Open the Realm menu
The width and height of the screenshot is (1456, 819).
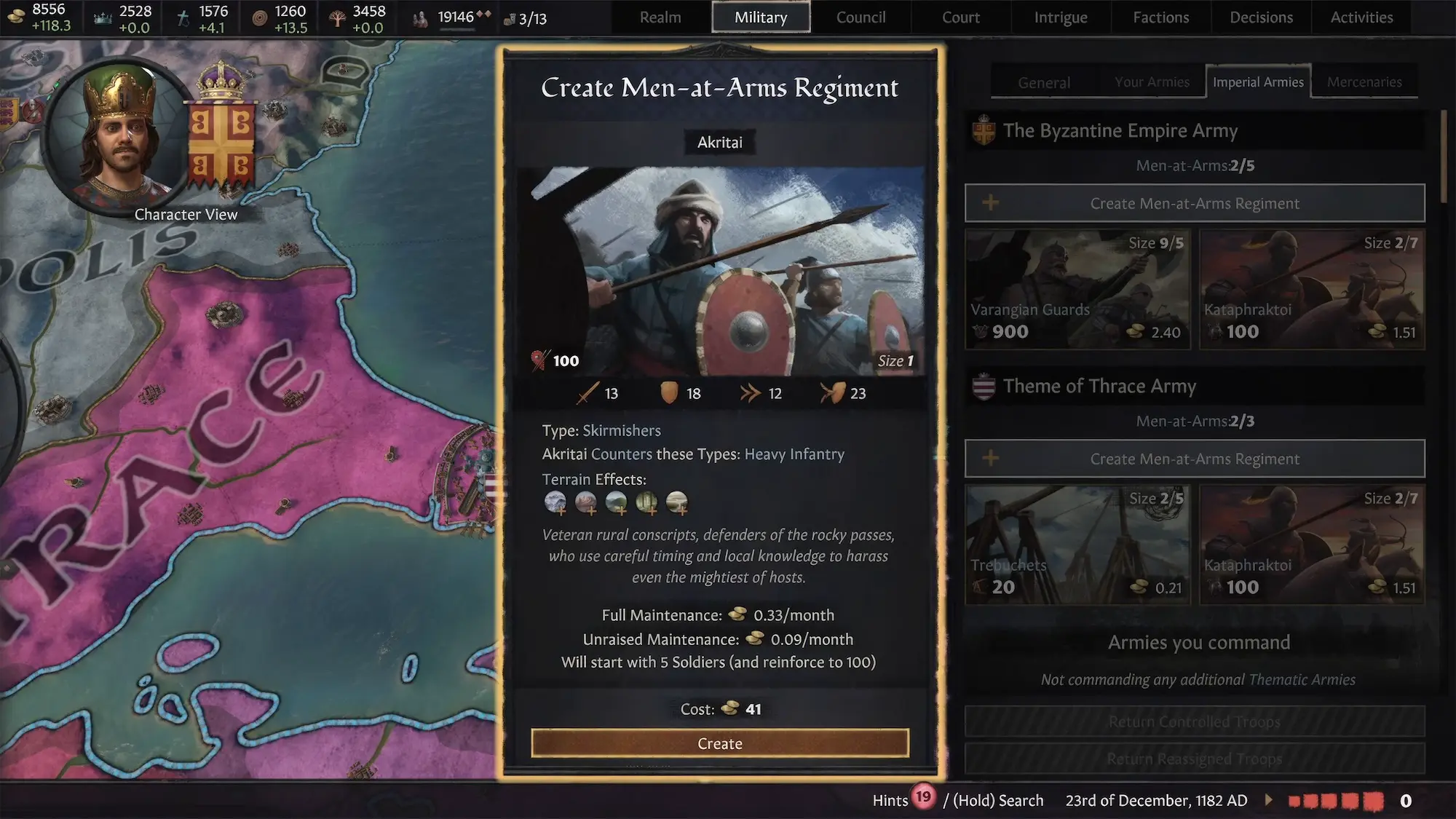point(660,17)
